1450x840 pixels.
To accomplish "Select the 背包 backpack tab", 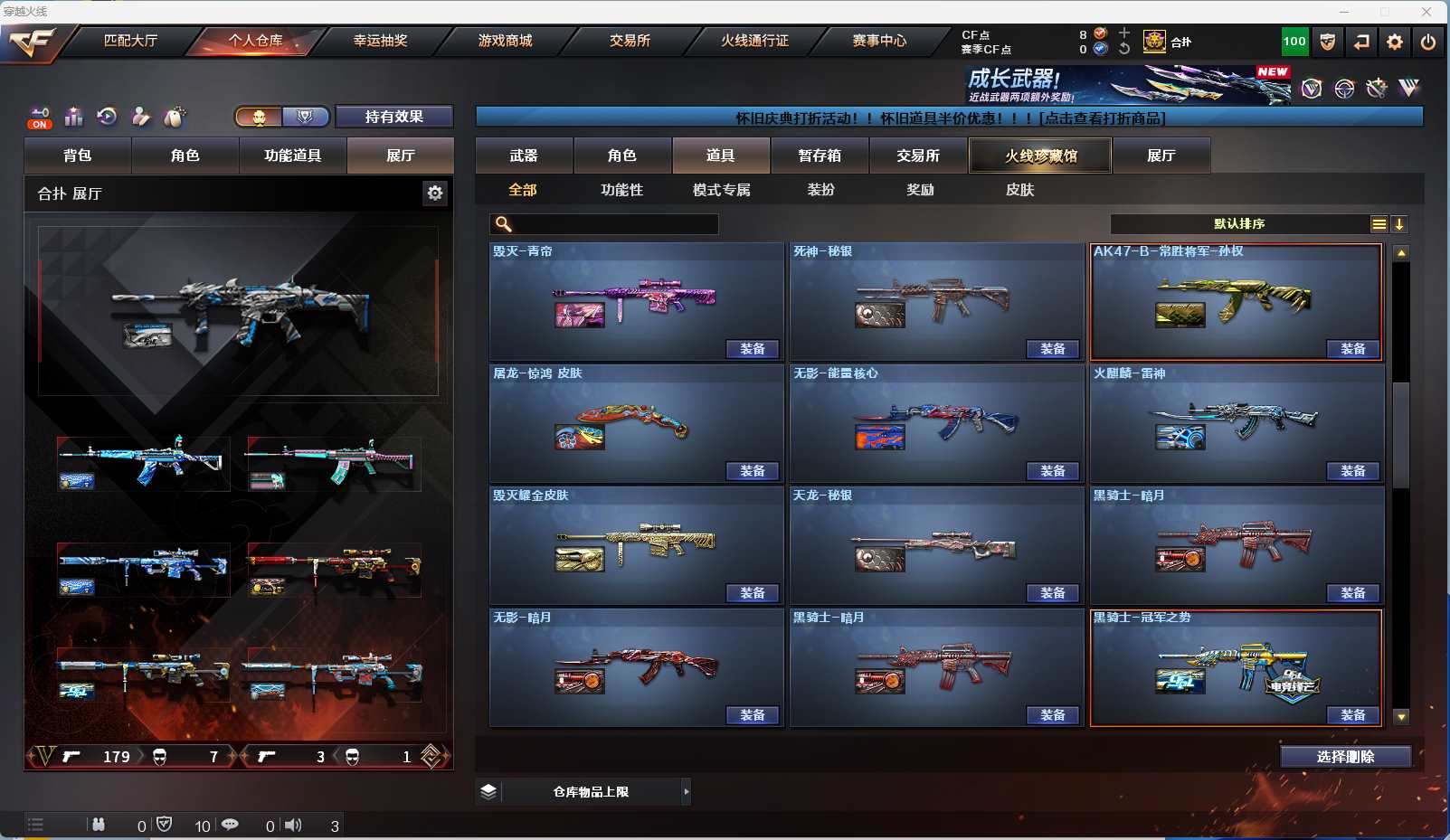I will (78, 156).
